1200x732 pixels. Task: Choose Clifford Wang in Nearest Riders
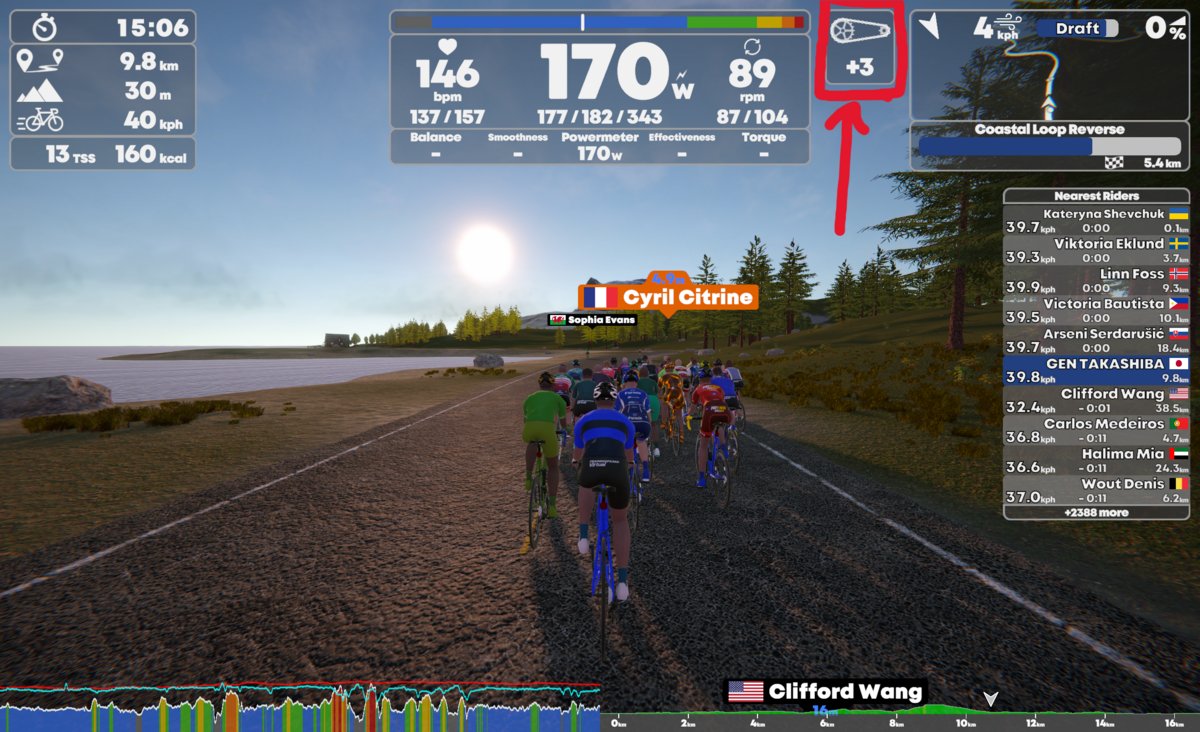click(1096, 401)
